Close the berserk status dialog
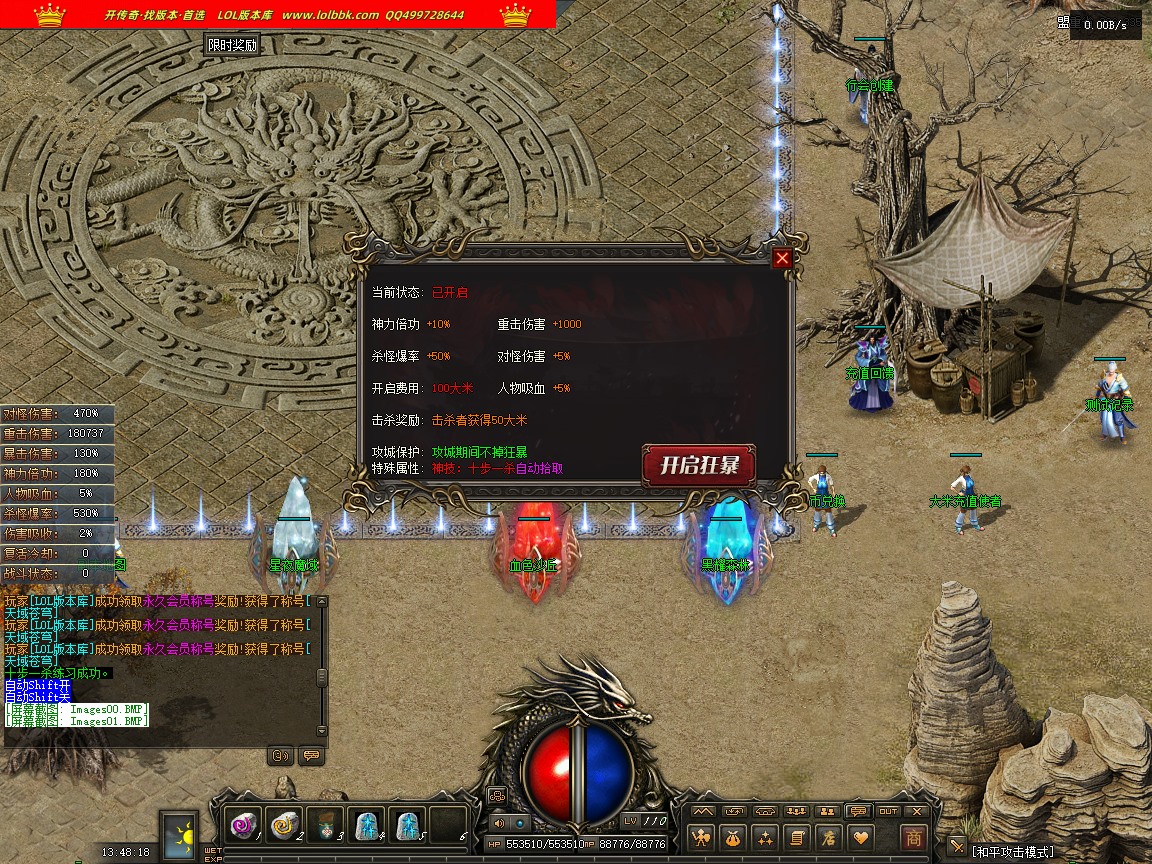Screen dimensions: 1152x864 (x=782, y=258)
